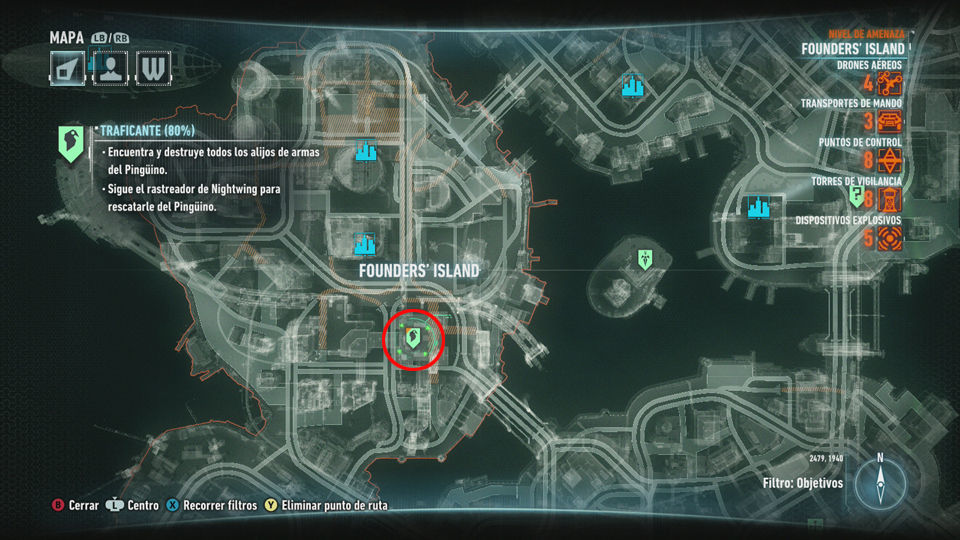Viewport: 960px width, 540px height.
Task: Select the Dispositivos Explosivos icon
Action: click(x=890, y=238)
